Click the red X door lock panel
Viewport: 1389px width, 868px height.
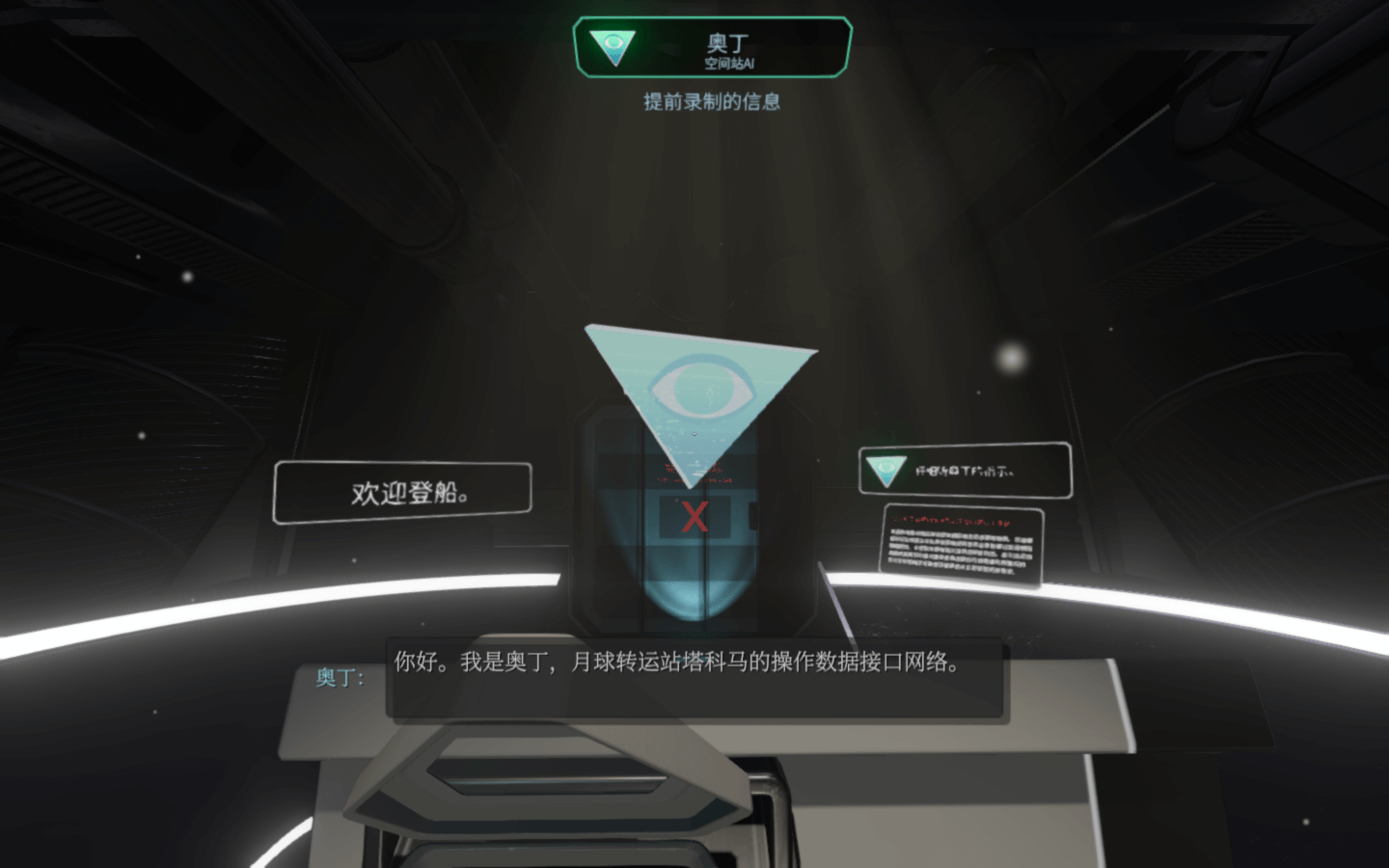694,518
